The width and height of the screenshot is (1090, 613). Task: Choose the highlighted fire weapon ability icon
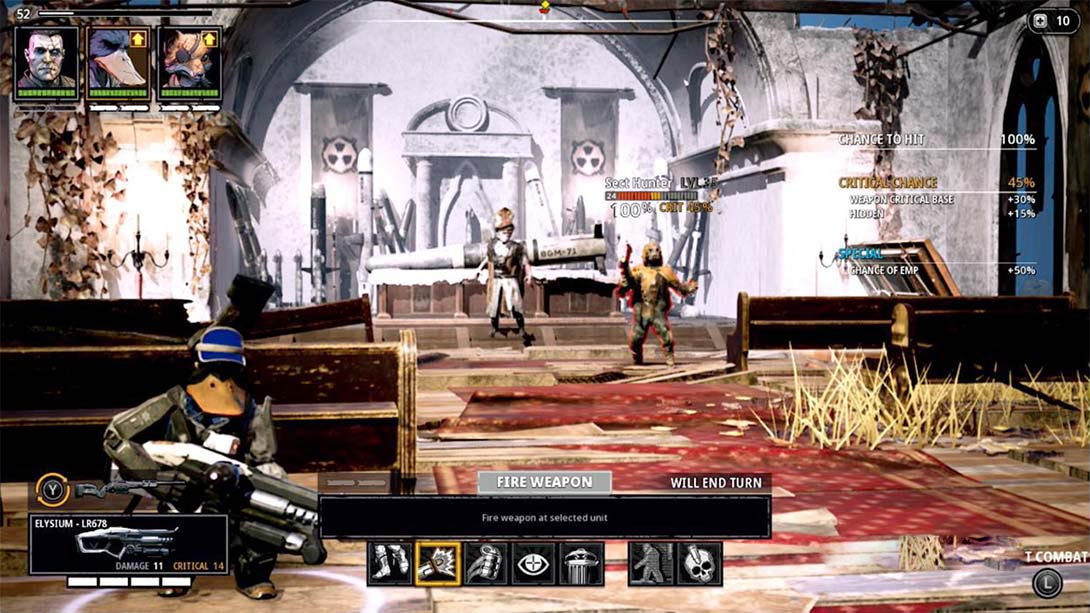coord(438,564)
